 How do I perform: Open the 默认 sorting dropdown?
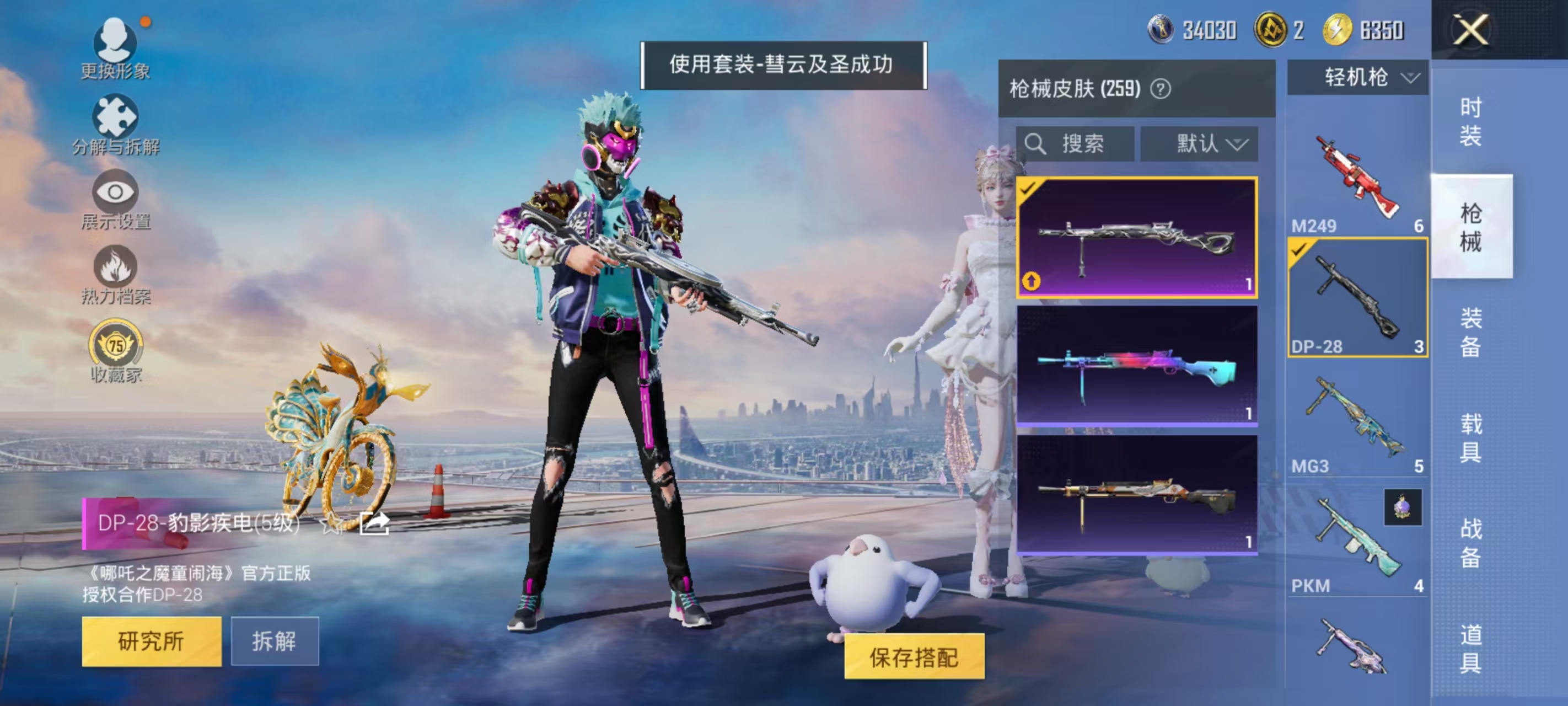coord(1207,144)
